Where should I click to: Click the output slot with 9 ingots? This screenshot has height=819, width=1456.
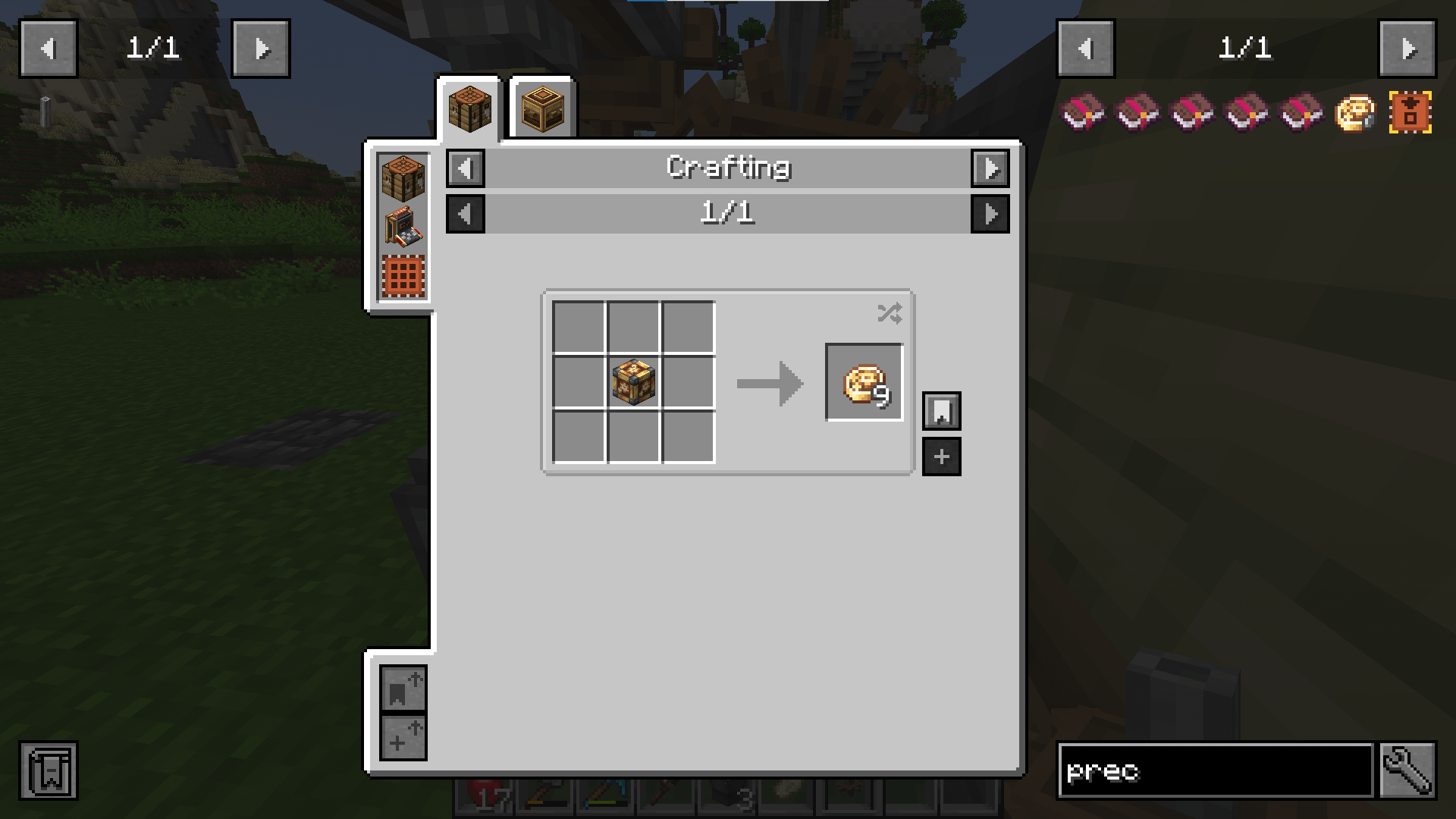pos(864,382)
